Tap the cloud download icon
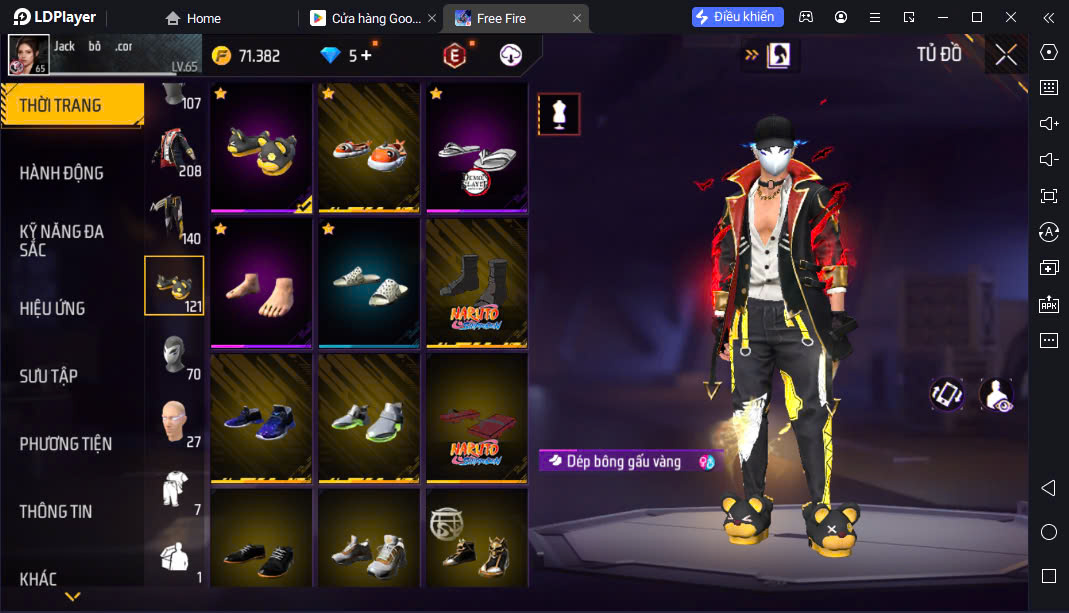 (511, 55)
